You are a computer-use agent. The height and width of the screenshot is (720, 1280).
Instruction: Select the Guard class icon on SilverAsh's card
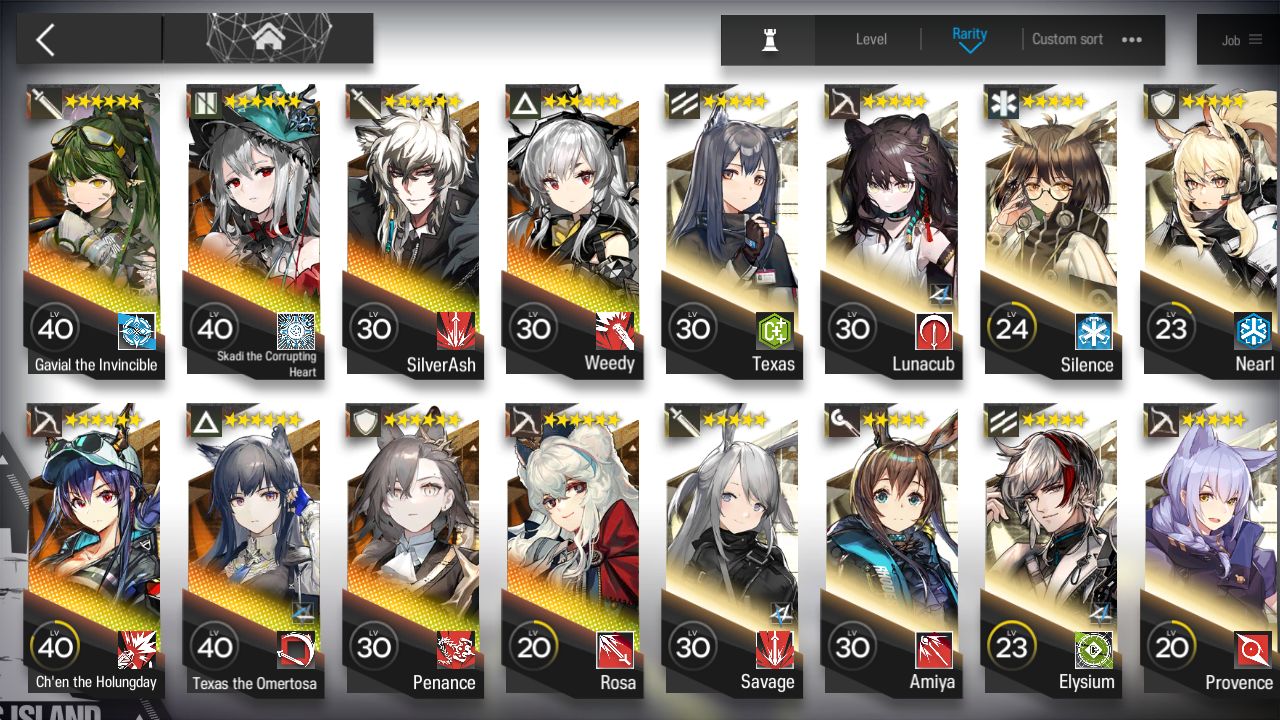(x=364, y=101)
